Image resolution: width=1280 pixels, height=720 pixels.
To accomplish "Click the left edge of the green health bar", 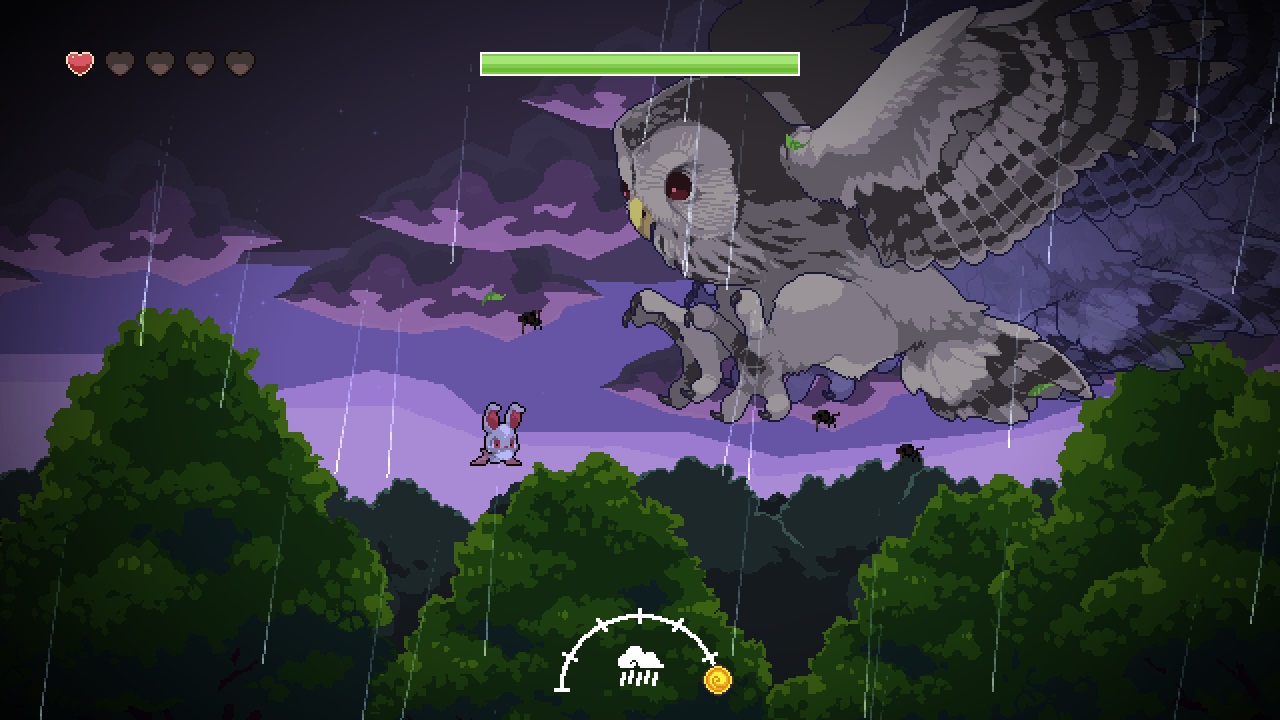I will tap(484, 62).
